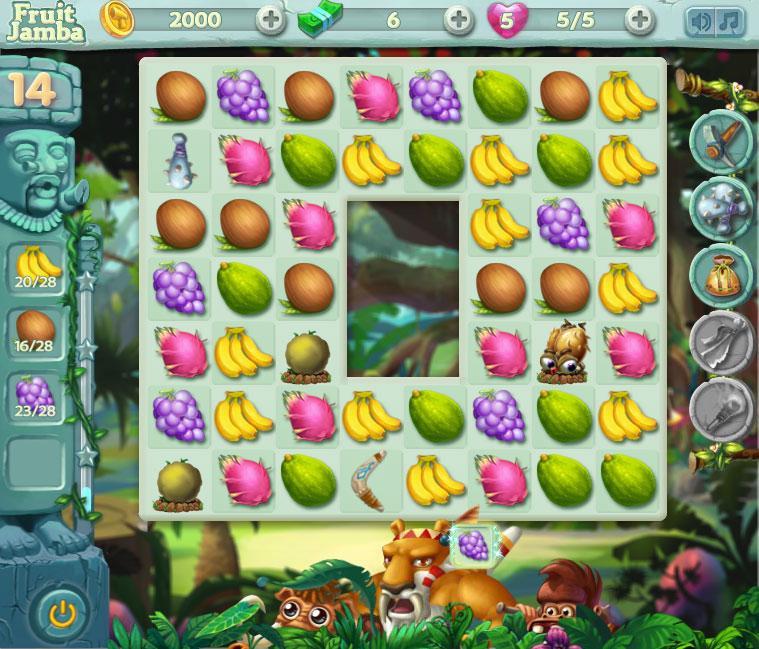The width and height of the screenshot is (759, 649).
Task: Activate the pickaxe booster
Action: pyautogui.click(x=720, y=142)
